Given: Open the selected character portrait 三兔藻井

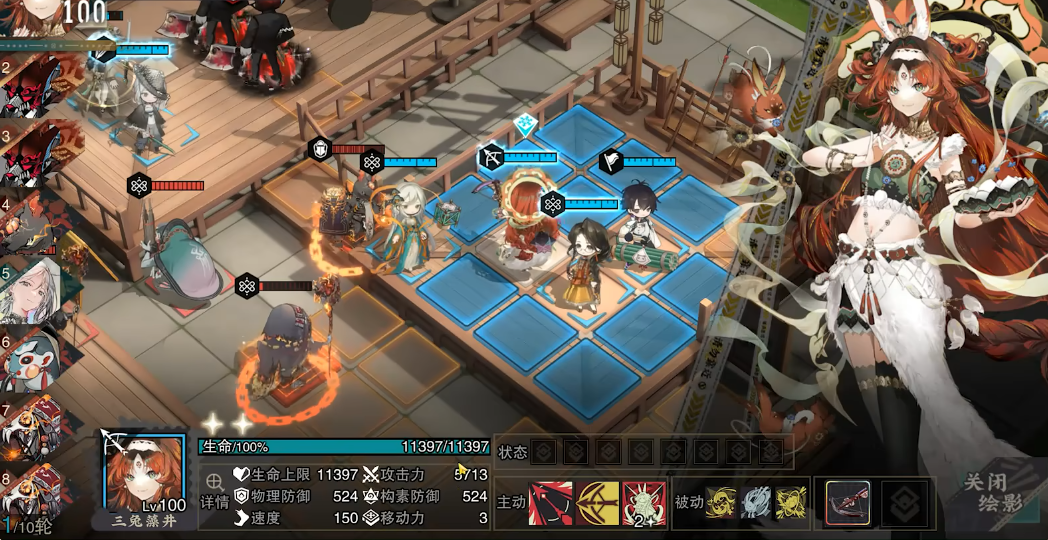Looking at the screenshot, I should point(145,475).
